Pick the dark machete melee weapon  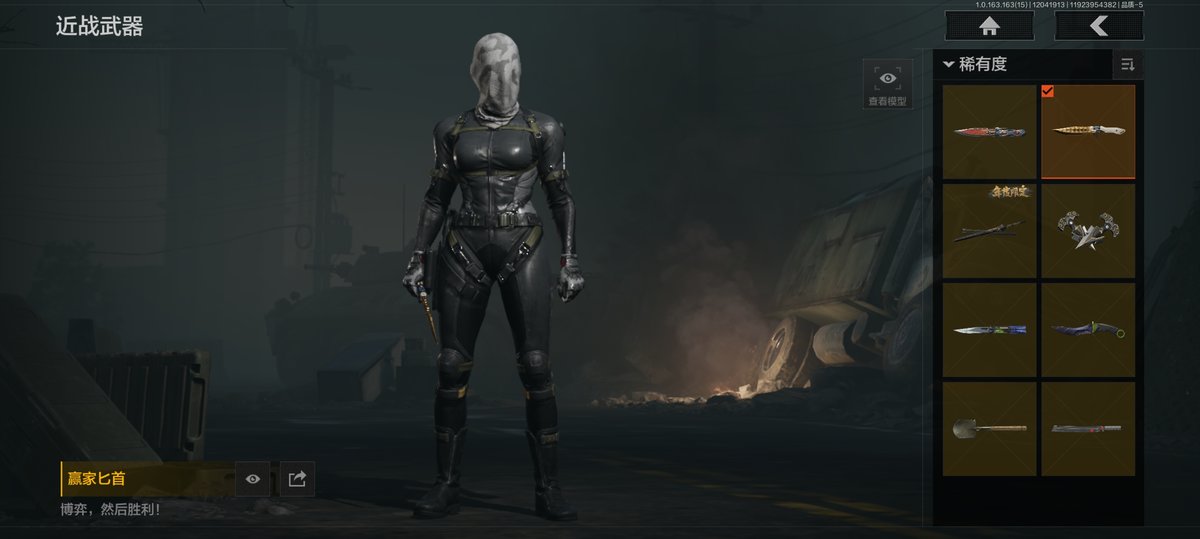click(1088, 429)
